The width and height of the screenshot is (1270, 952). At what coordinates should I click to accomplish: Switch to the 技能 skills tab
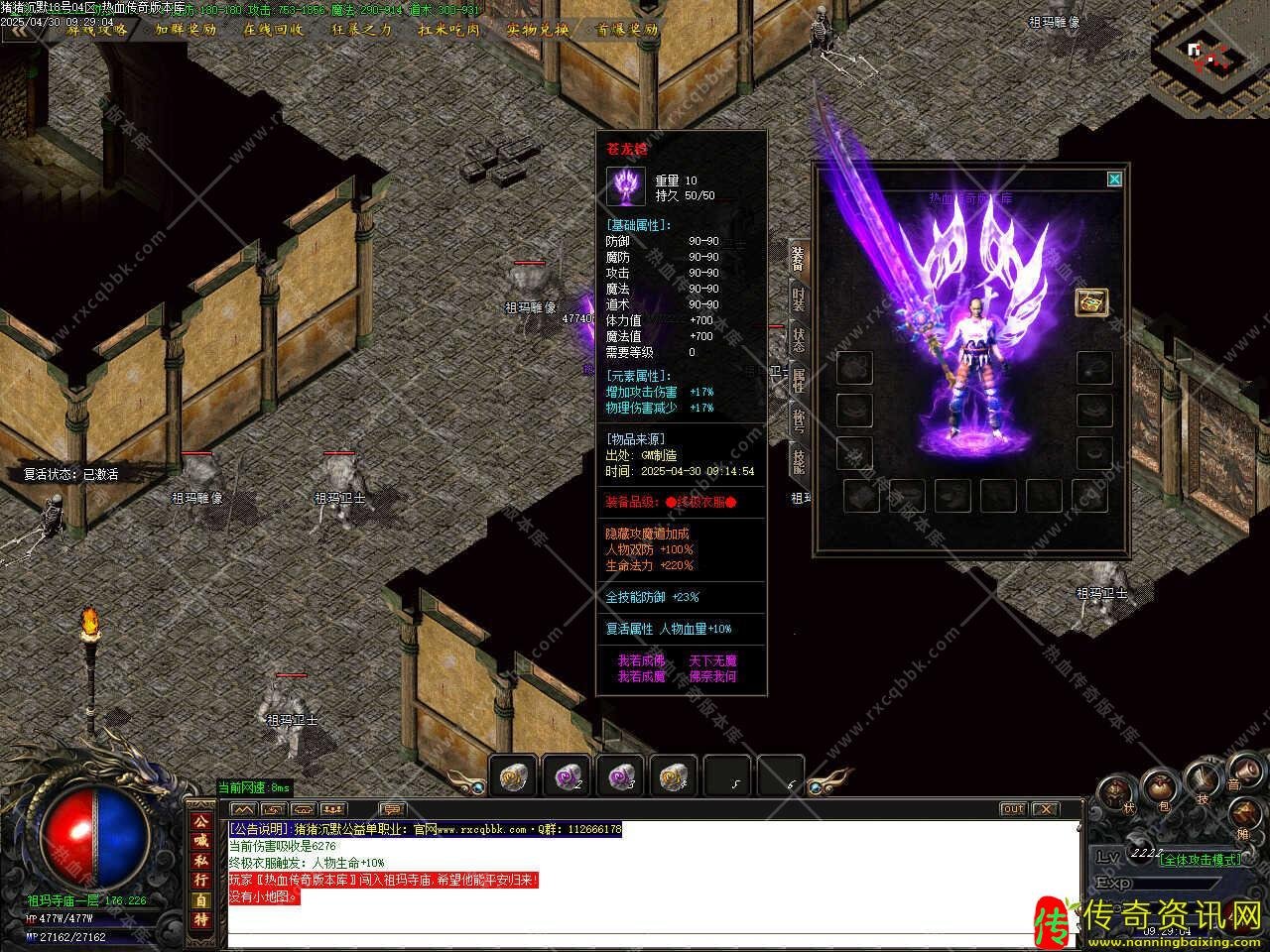click(799, 460)
